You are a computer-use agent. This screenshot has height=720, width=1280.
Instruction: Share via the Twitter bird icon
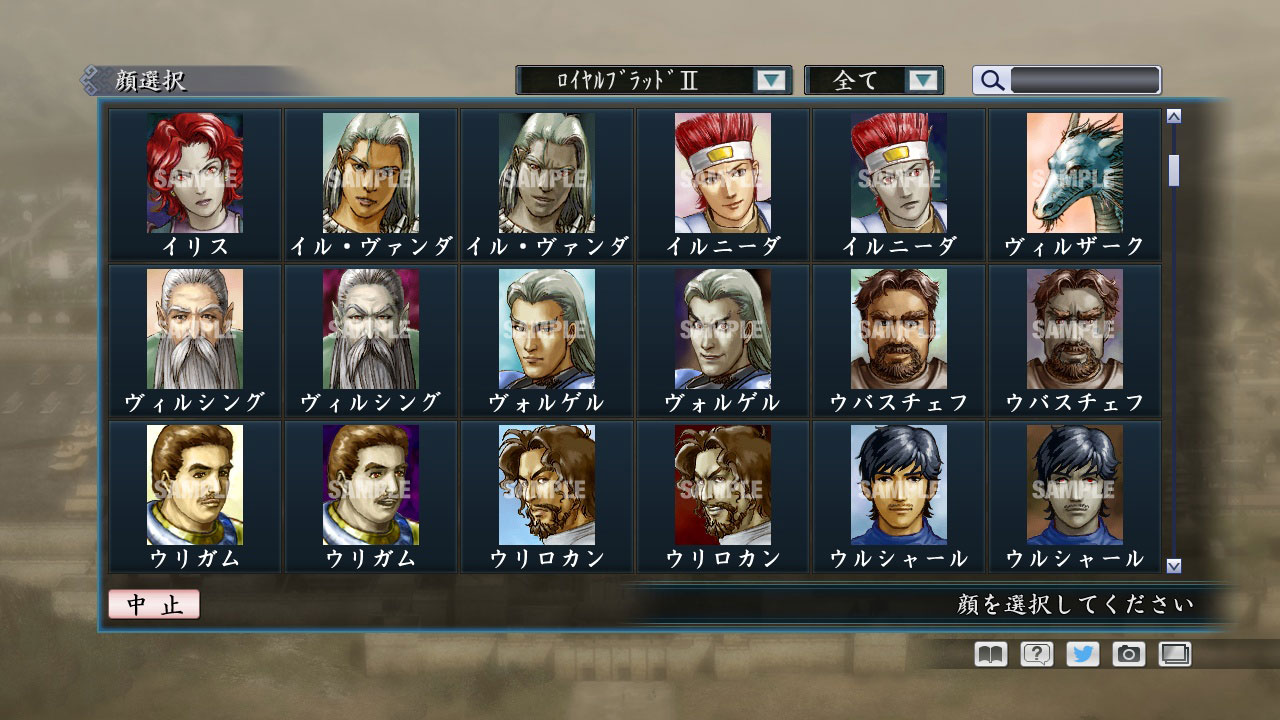click(1084, 653)
